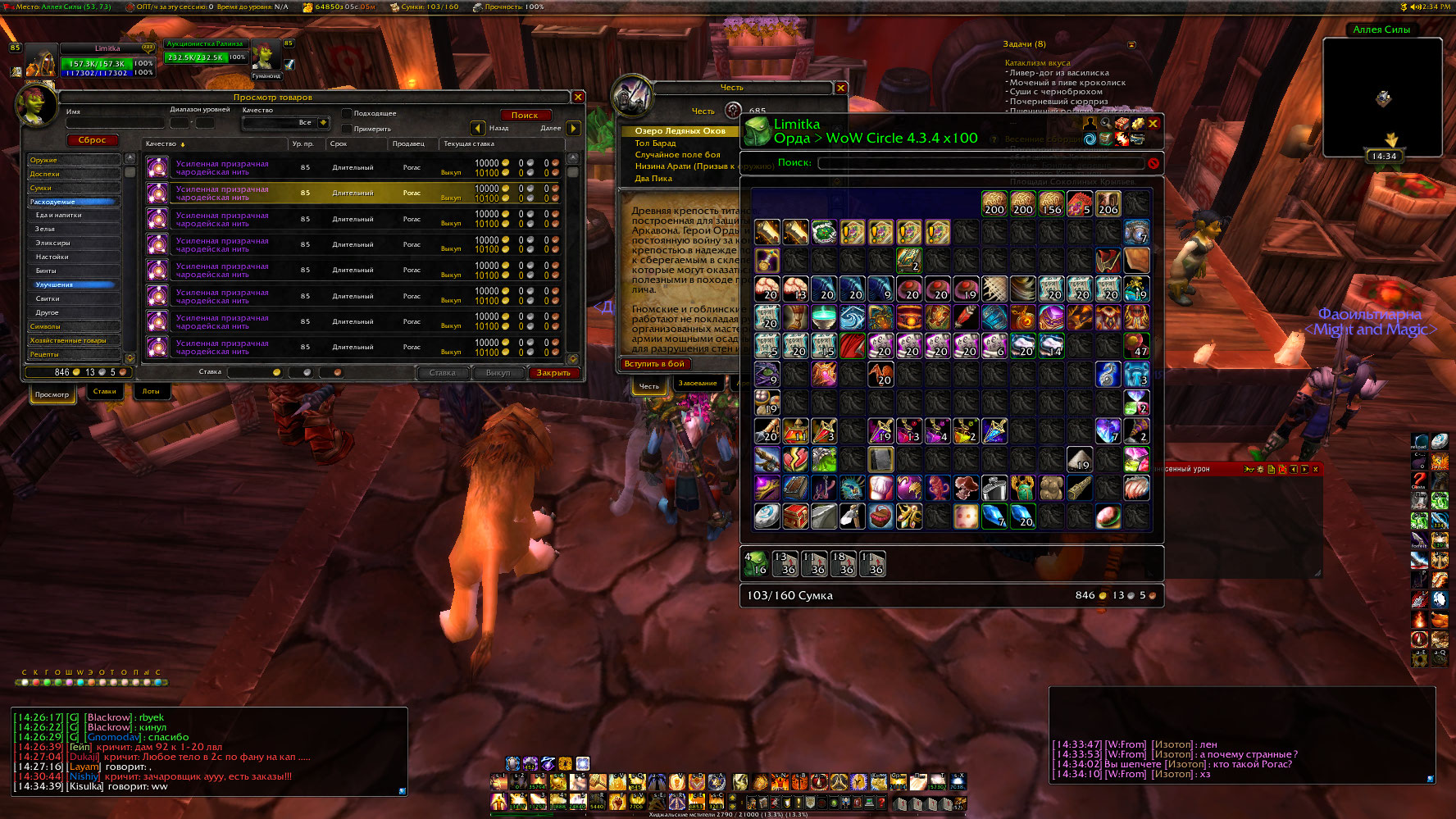Switch to the Ставки auction tab

coord(105,392)
